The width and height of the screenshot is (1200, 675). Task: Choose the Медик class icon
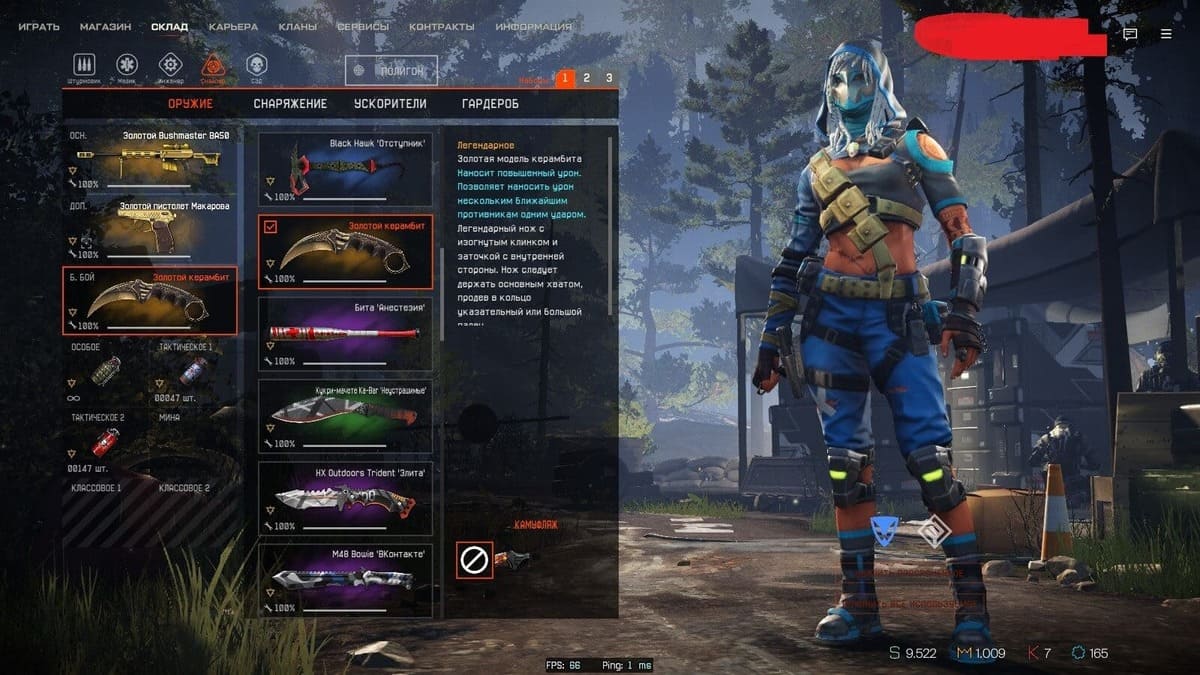click(128, 66)
